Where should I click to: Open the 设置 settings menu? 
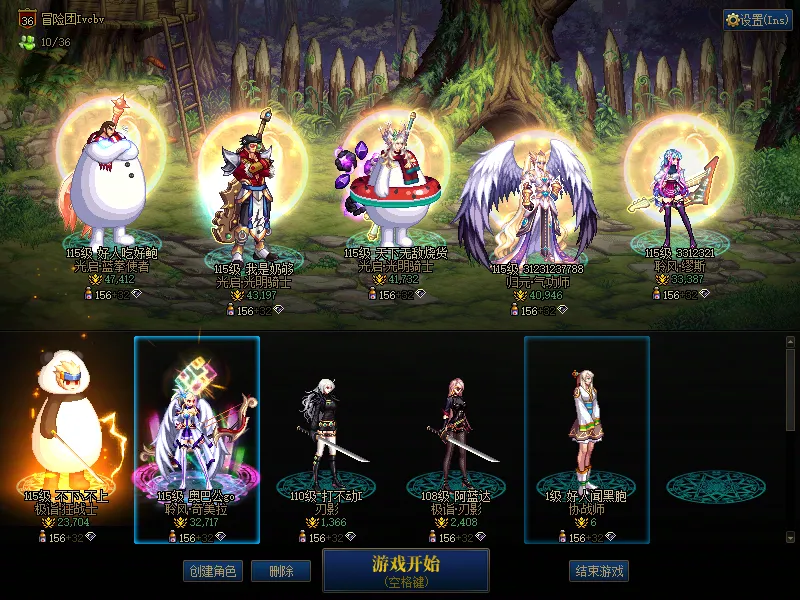(x=757, y=20)
